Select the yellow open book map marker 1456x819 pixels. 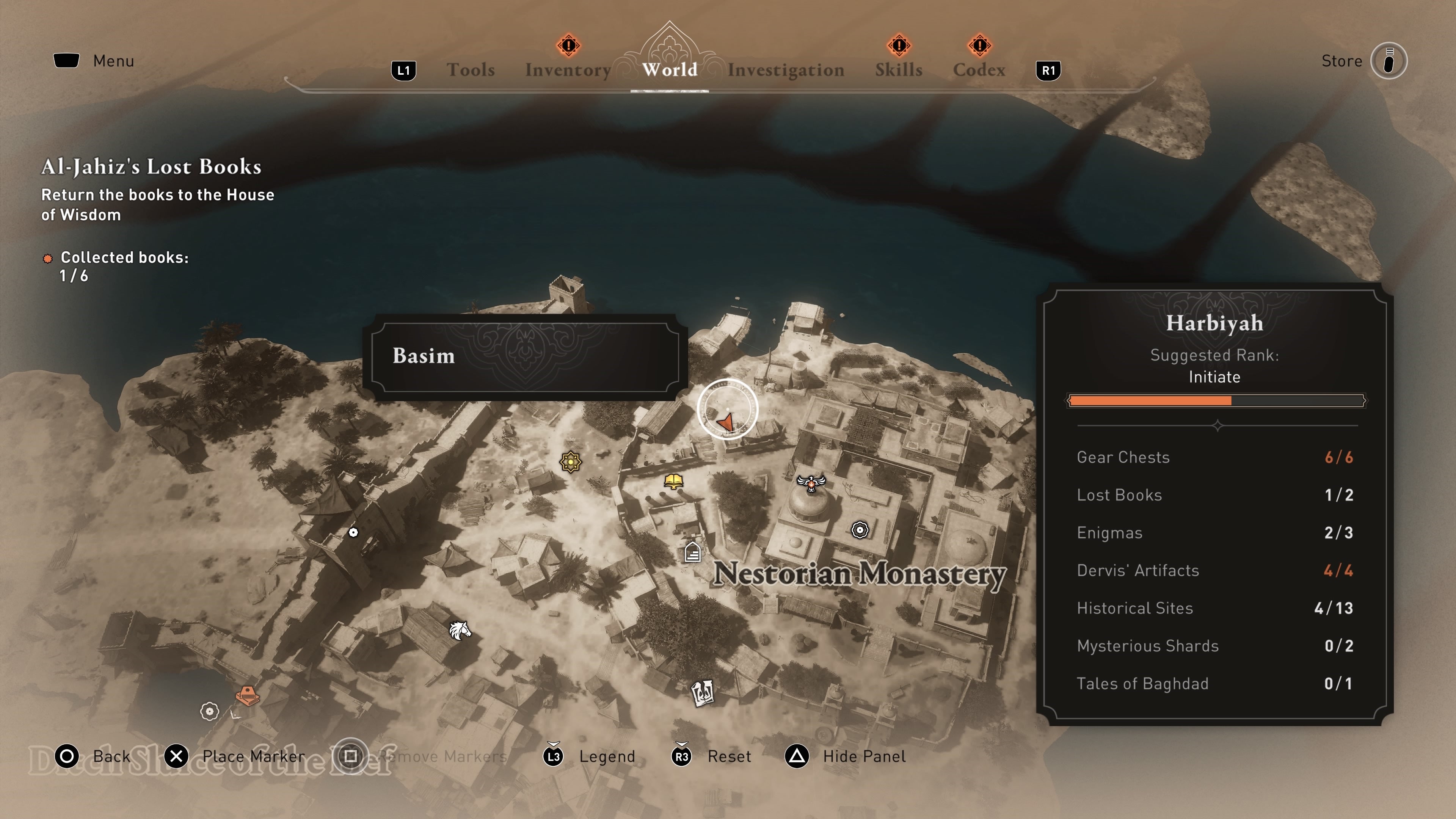pos(673,481)
